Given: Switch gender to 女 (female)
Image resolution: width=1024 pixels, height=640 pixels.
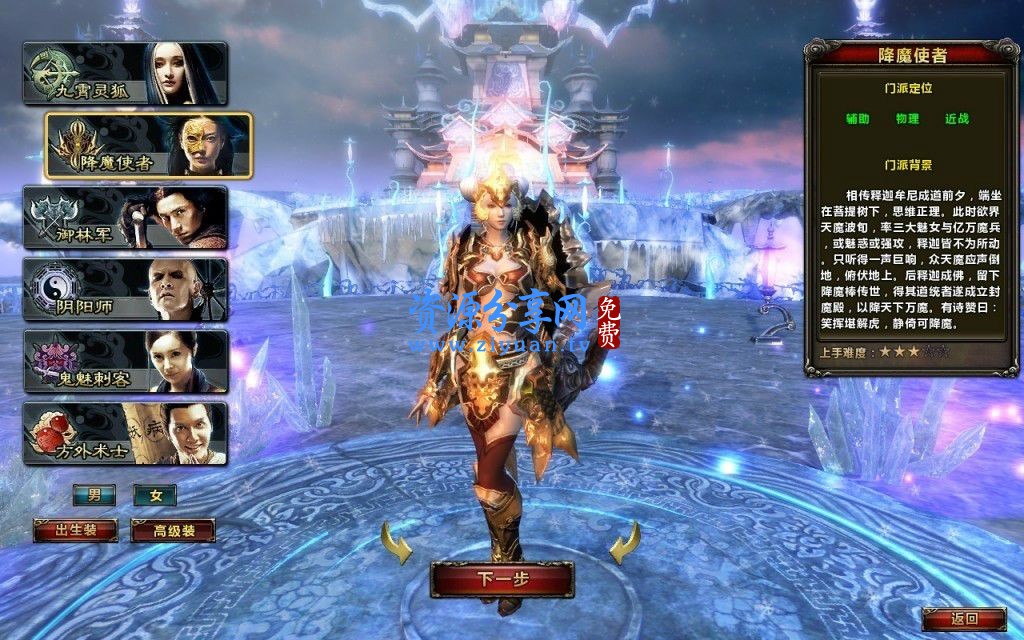Looking at the screenshot, I should (x=155, y=495).
